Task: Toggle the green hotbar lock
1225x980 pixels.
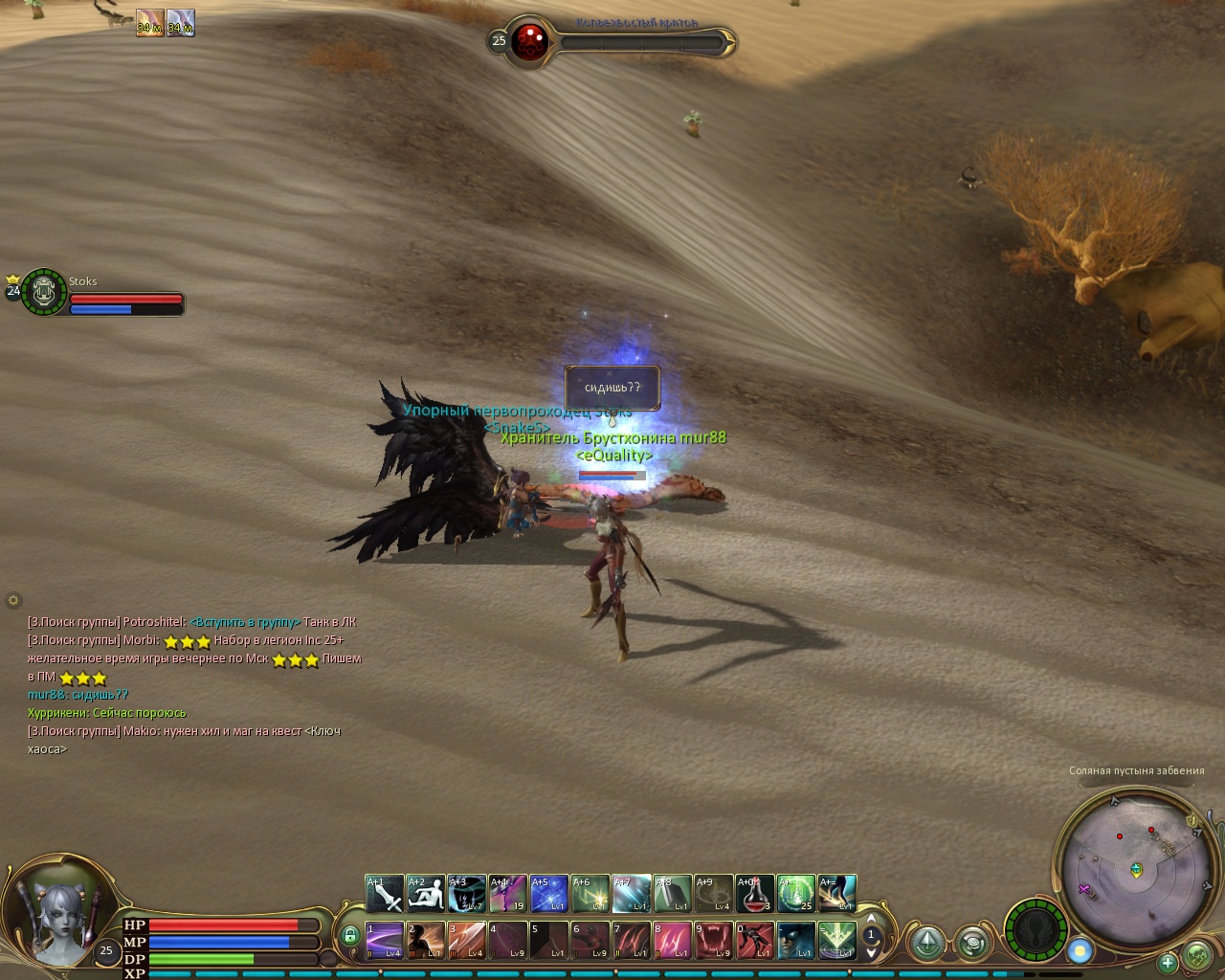Action: (x=349, y=935)
